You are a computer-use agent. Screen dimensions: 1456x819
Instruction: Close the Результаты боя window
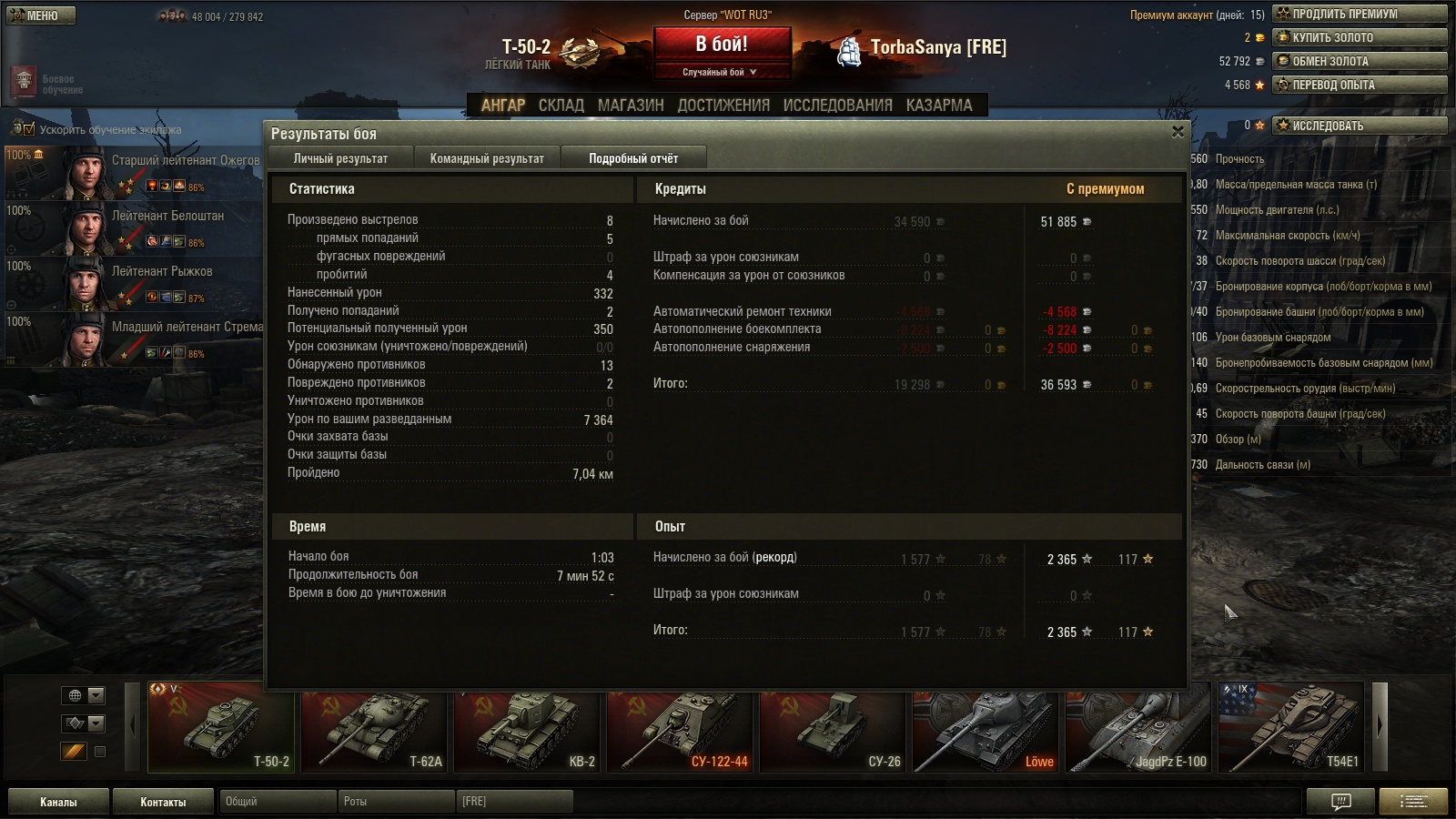1178,132
